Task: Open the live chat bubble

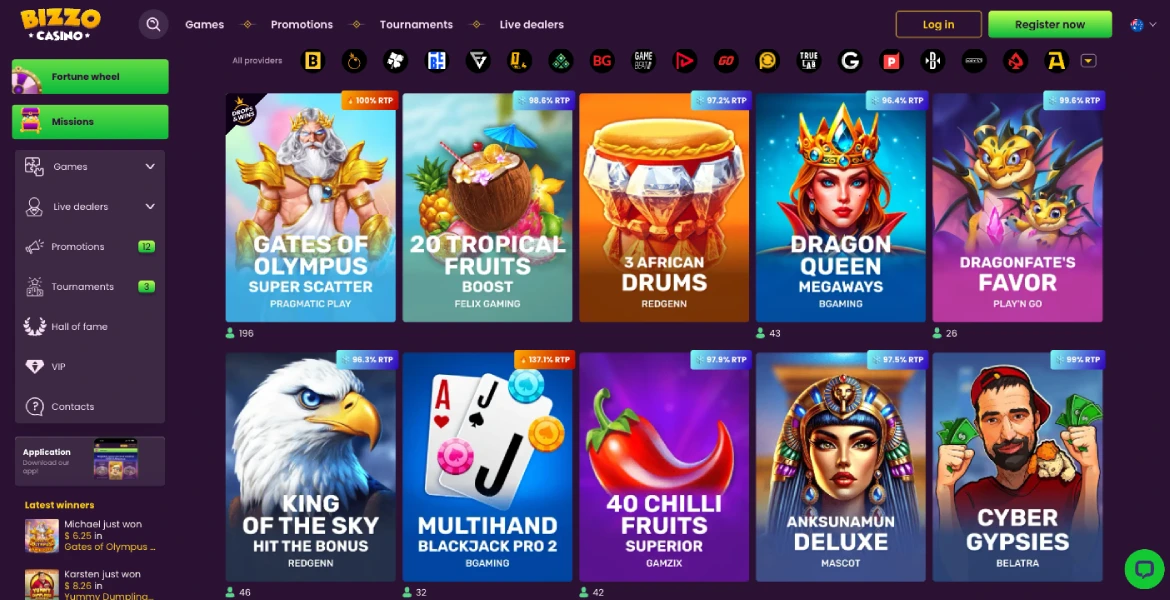Action: 1143,568
